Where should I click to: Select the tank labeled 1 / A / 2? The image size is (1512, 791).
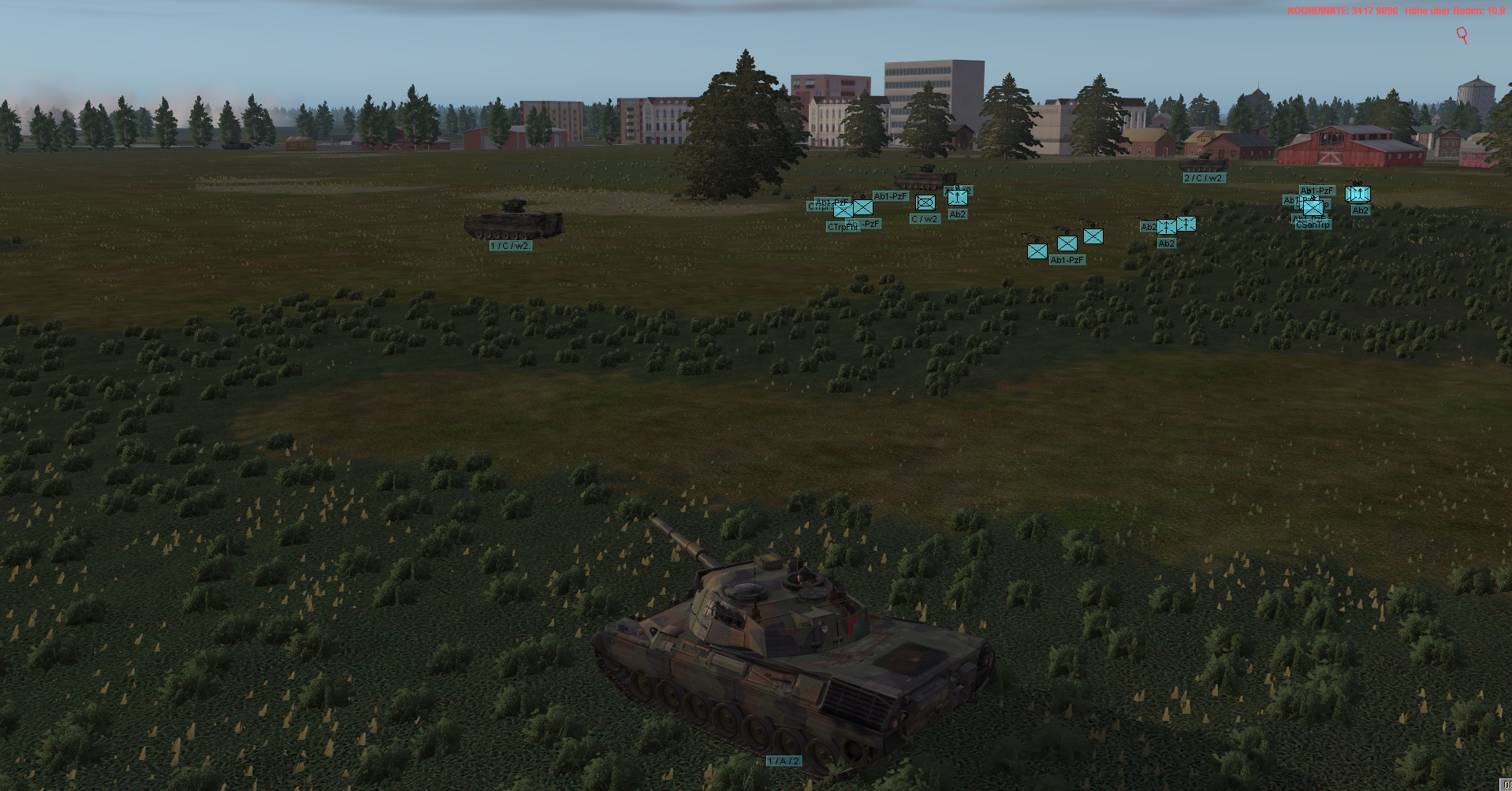[784, 761]
